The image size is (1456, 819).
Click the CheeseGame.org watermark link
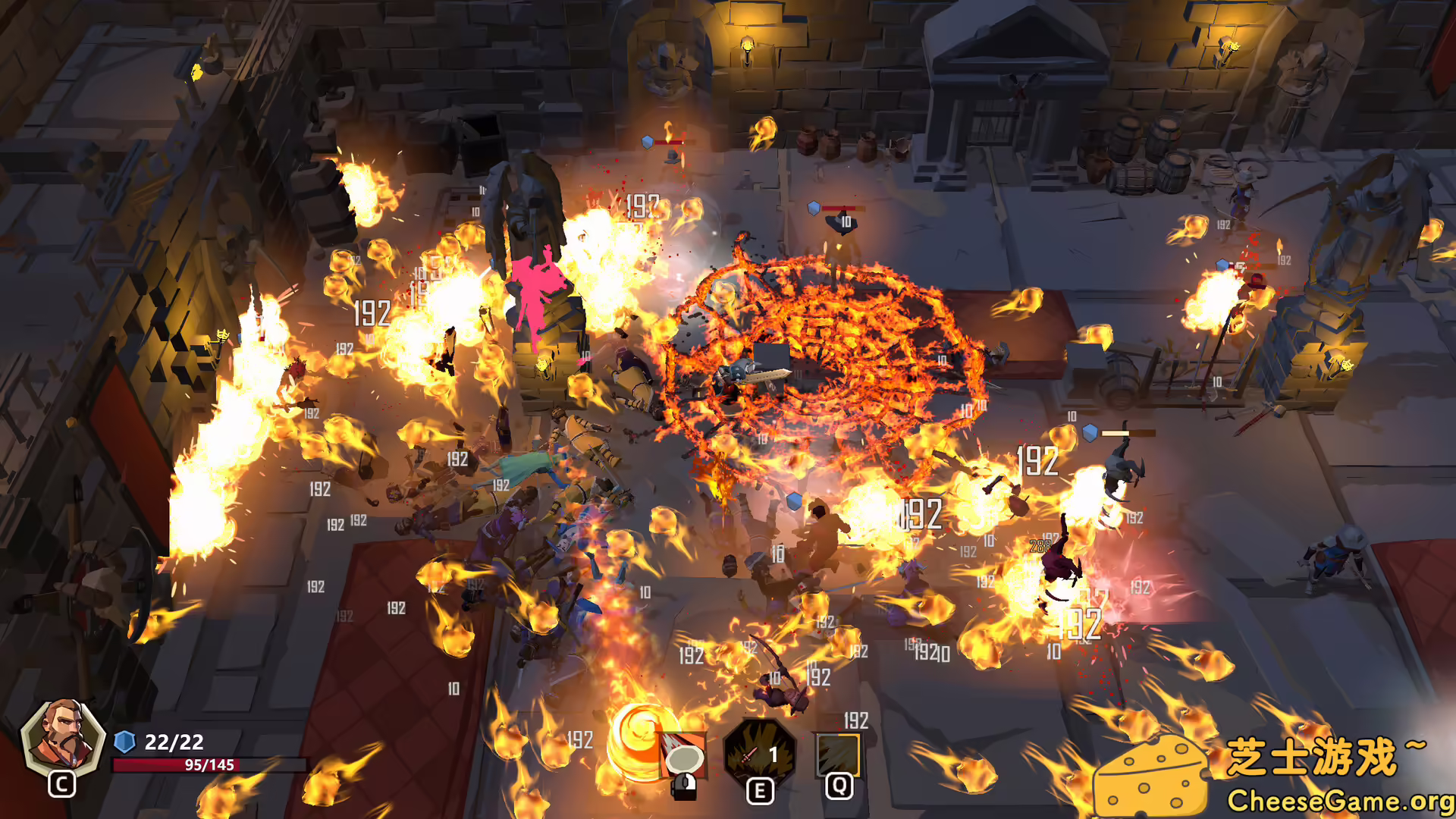[x=1339, y=801]
